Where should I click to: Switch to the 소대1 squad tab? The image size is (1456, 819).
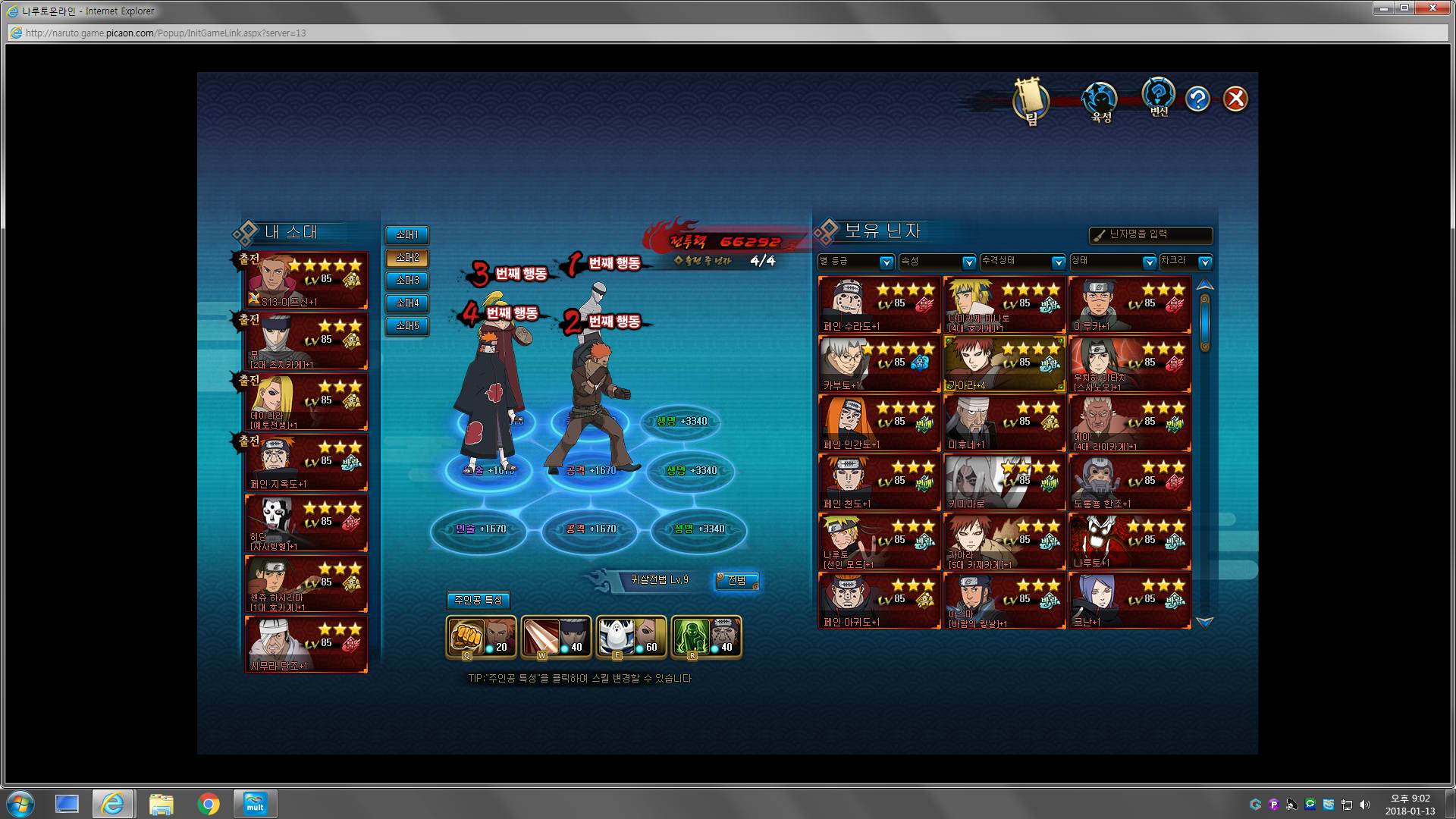[407, 235]
